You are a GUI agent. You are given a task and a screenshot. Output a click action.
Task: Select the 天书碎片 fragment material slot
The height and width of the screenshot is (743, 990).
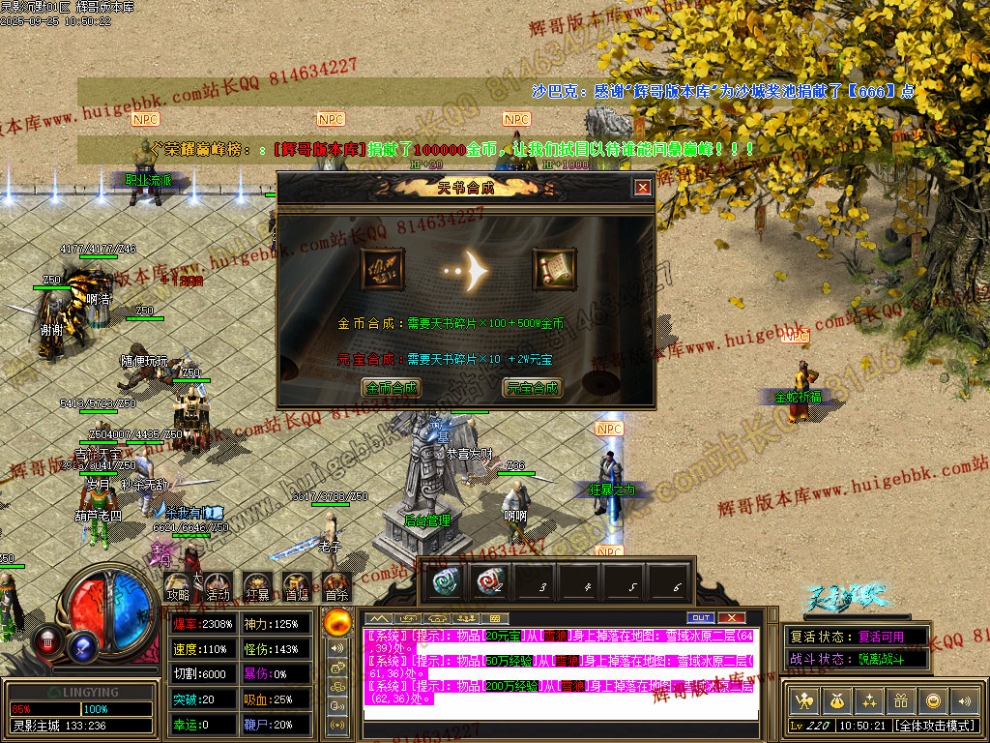coord(383,269)
